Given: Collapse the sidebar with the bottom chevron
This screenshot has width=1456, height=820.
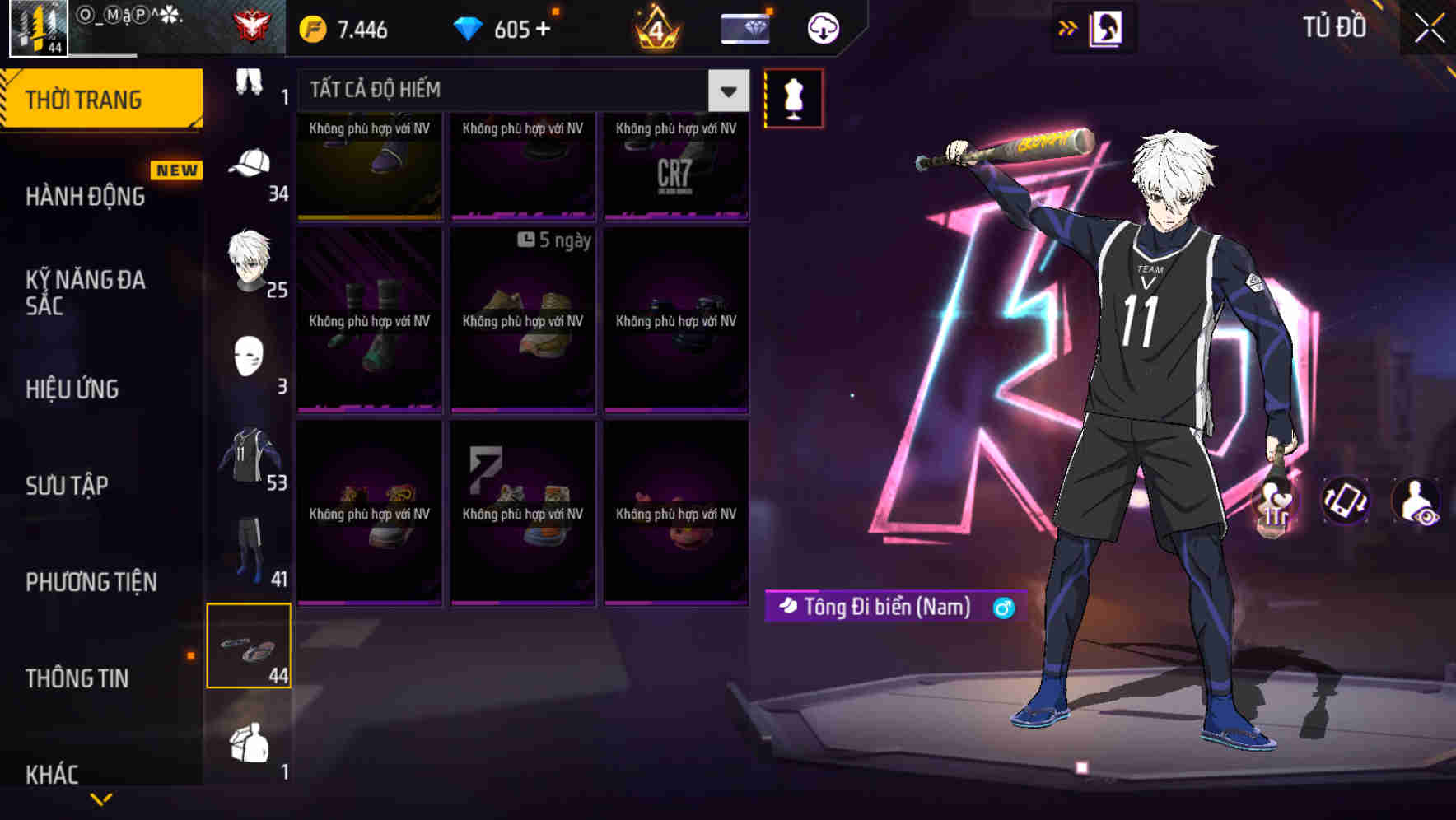Looking at the screenshot, I should [103, 797].
